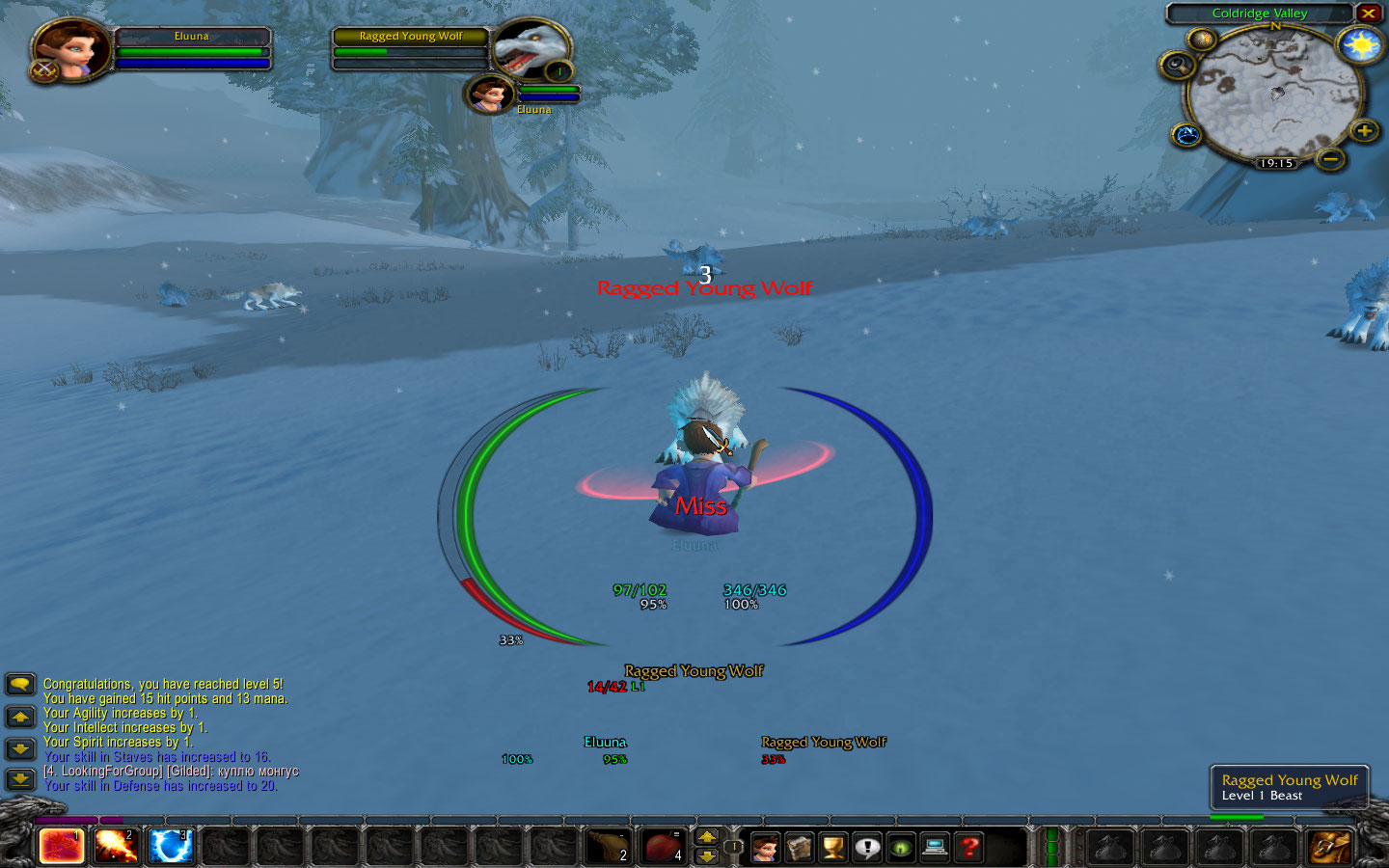Viewport: 1389px width, 868px height.
Task: Zoom out the minimap with minus button
Action: (x=1330, y=158)
